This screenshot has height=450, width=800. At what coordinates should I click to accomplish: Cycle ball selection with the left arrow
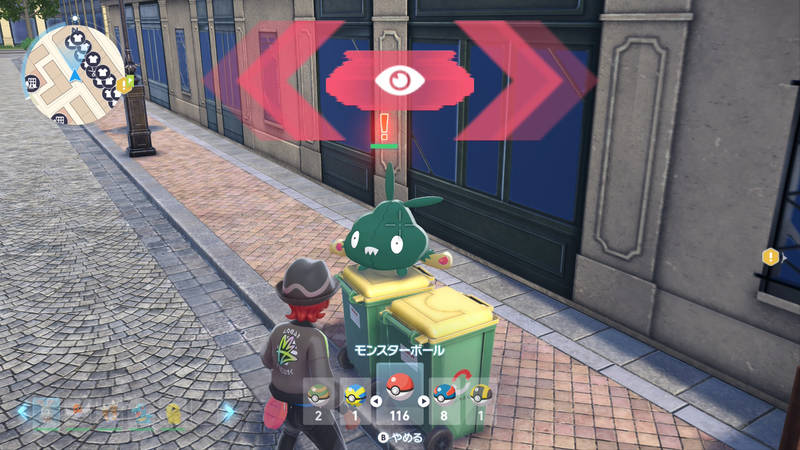[377, 402]
